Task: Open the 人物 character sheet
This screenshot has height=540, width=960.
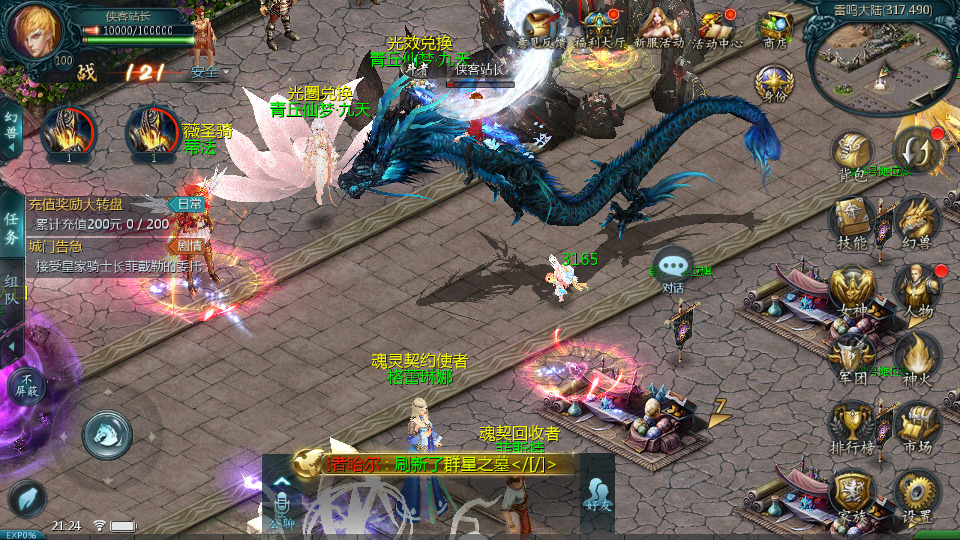Action: (916, 290)
